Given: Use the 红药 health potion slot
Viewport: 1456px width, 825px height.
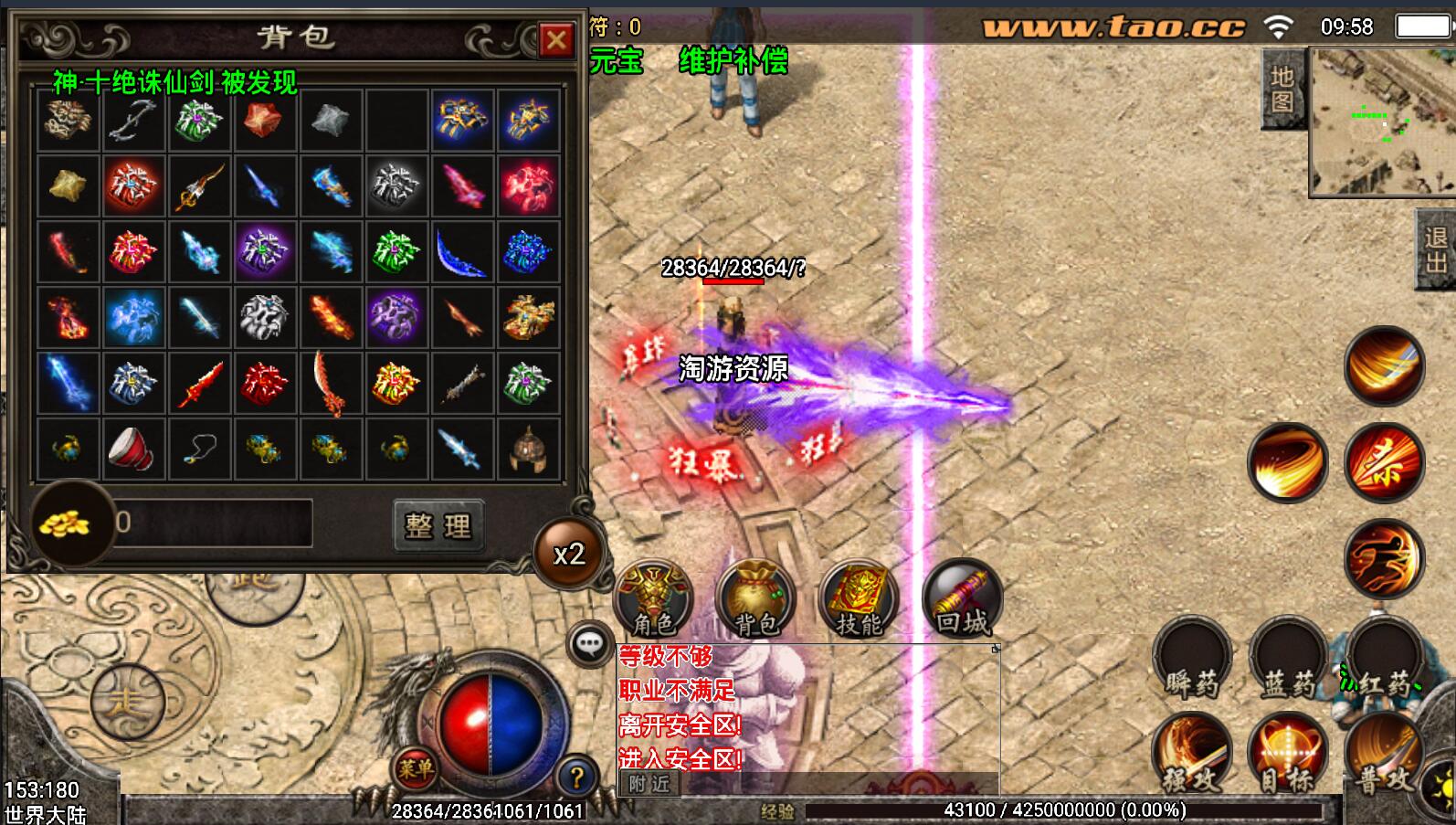Looking at the screenshot, I should click(x=1384, y=660).
